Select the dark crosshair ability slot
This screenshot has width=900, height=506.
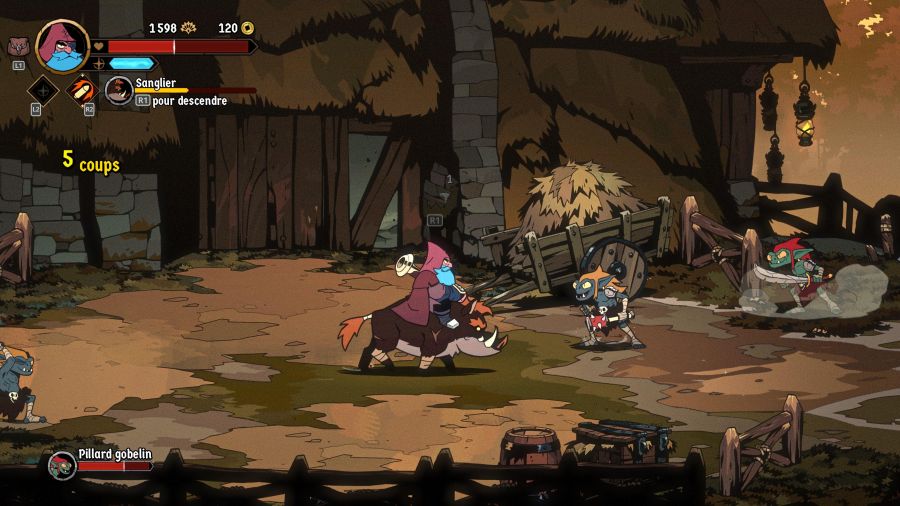[x=43, y=90]
